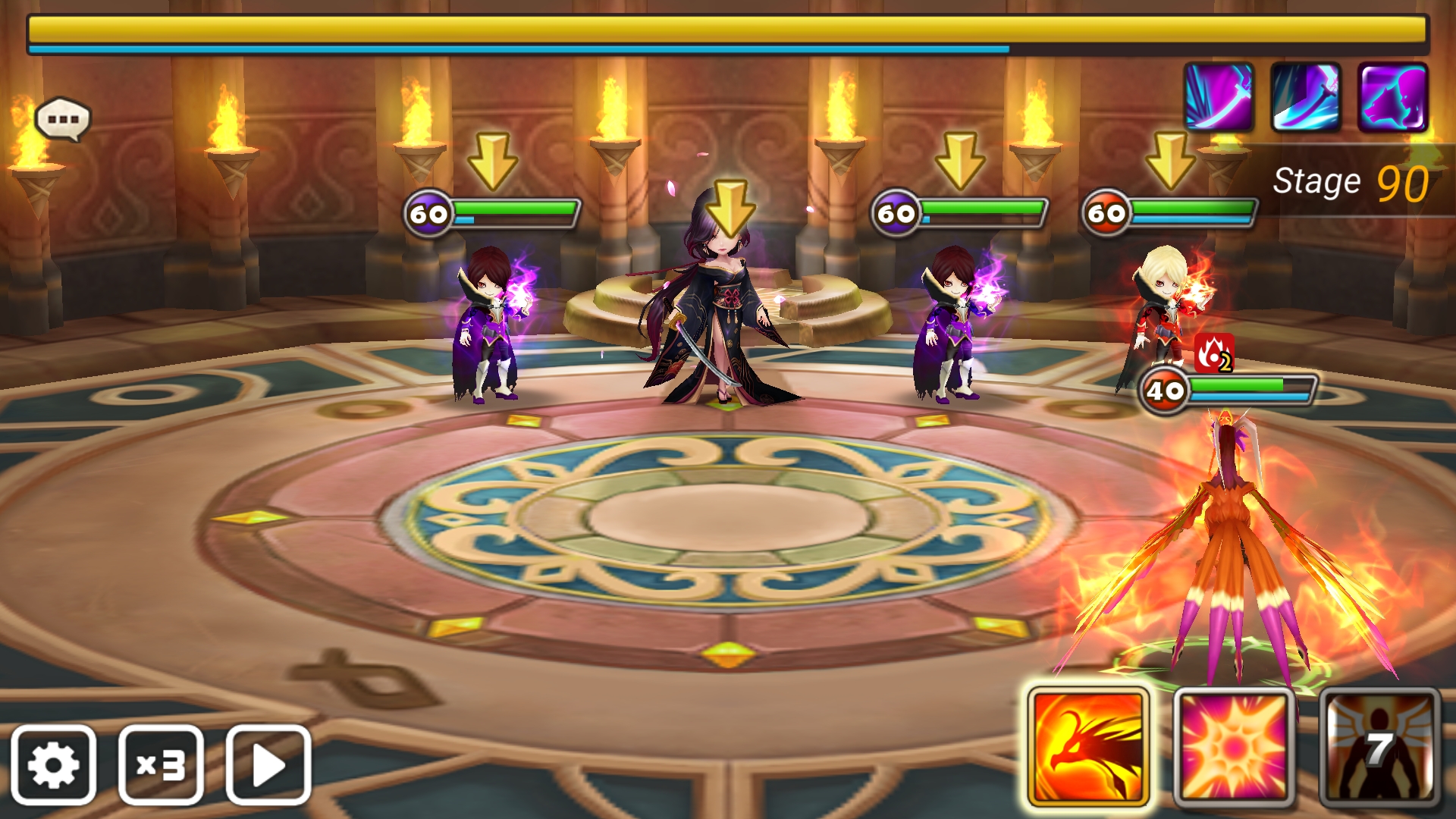This screenshot has width=1456, height=819.
Task: Check the red flame debuff icon
Action: (x=1214, y=353)
